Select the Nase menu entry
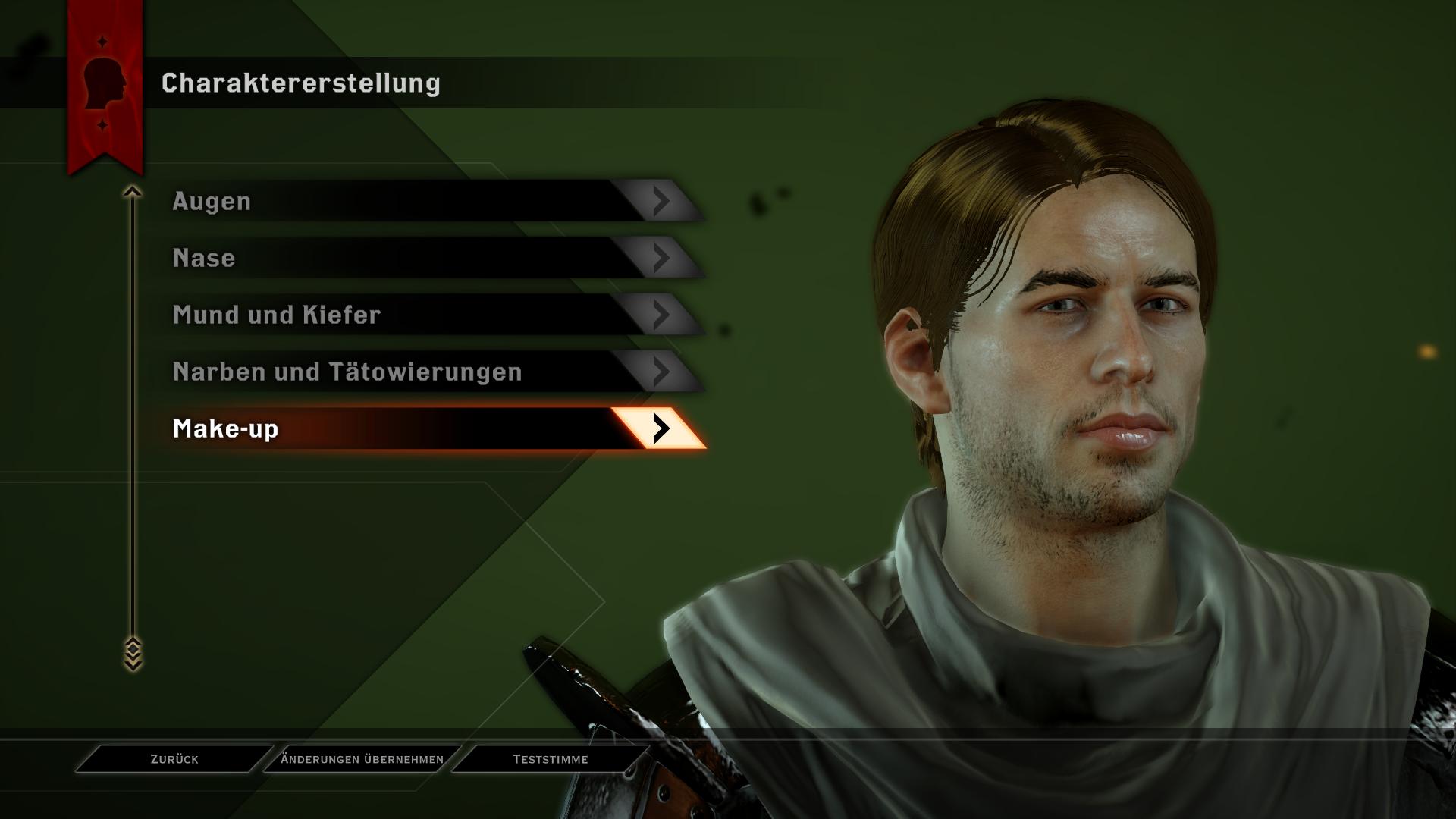Image resolution: width=1456 pixels, height=819 pixels. tap(425, 258)
